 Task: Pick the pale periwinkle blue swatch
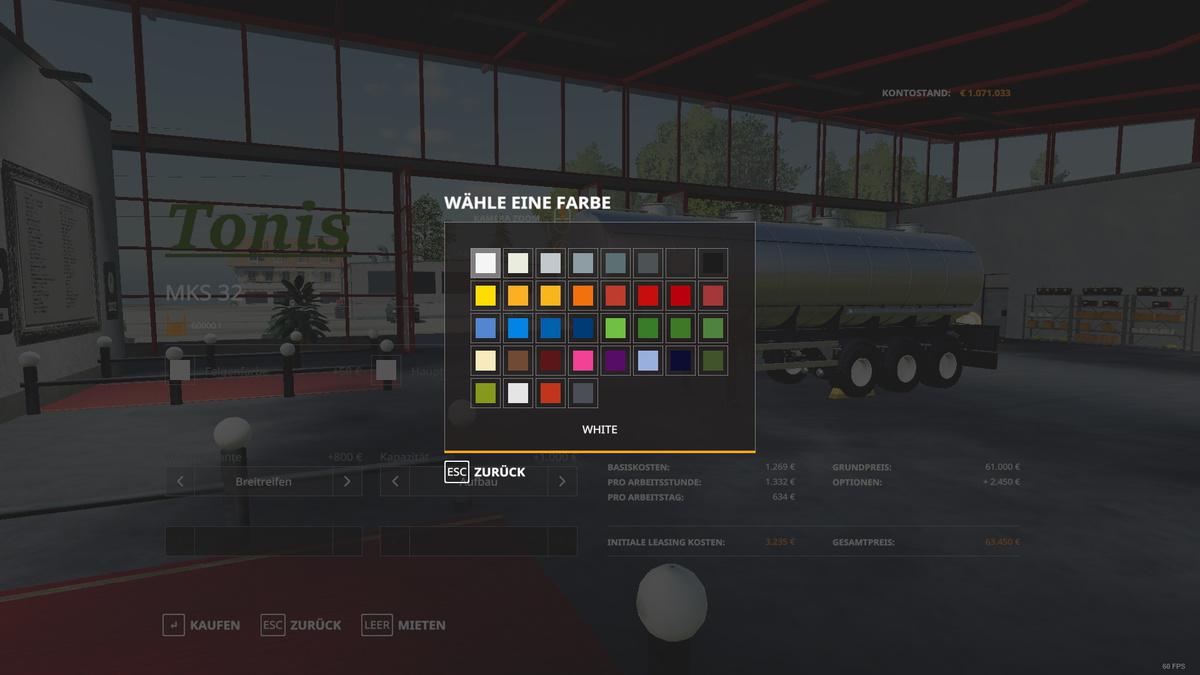[648, 360]
